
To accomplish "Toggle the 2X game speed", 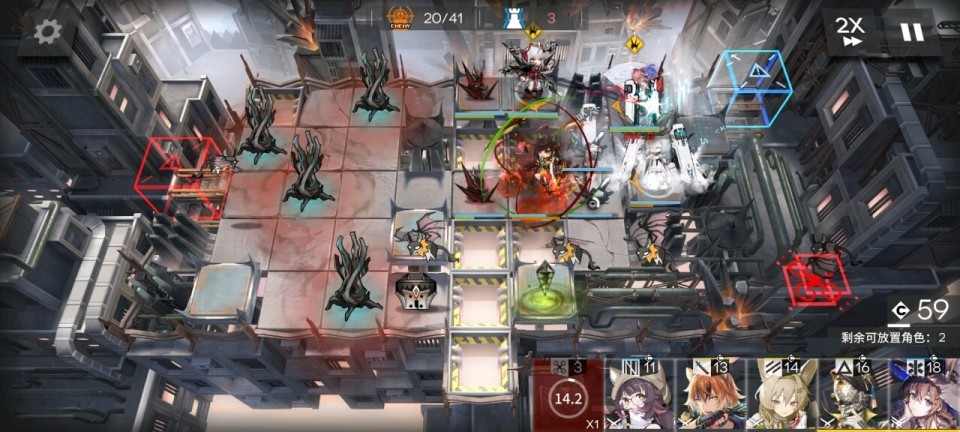I will pos(851,31).
